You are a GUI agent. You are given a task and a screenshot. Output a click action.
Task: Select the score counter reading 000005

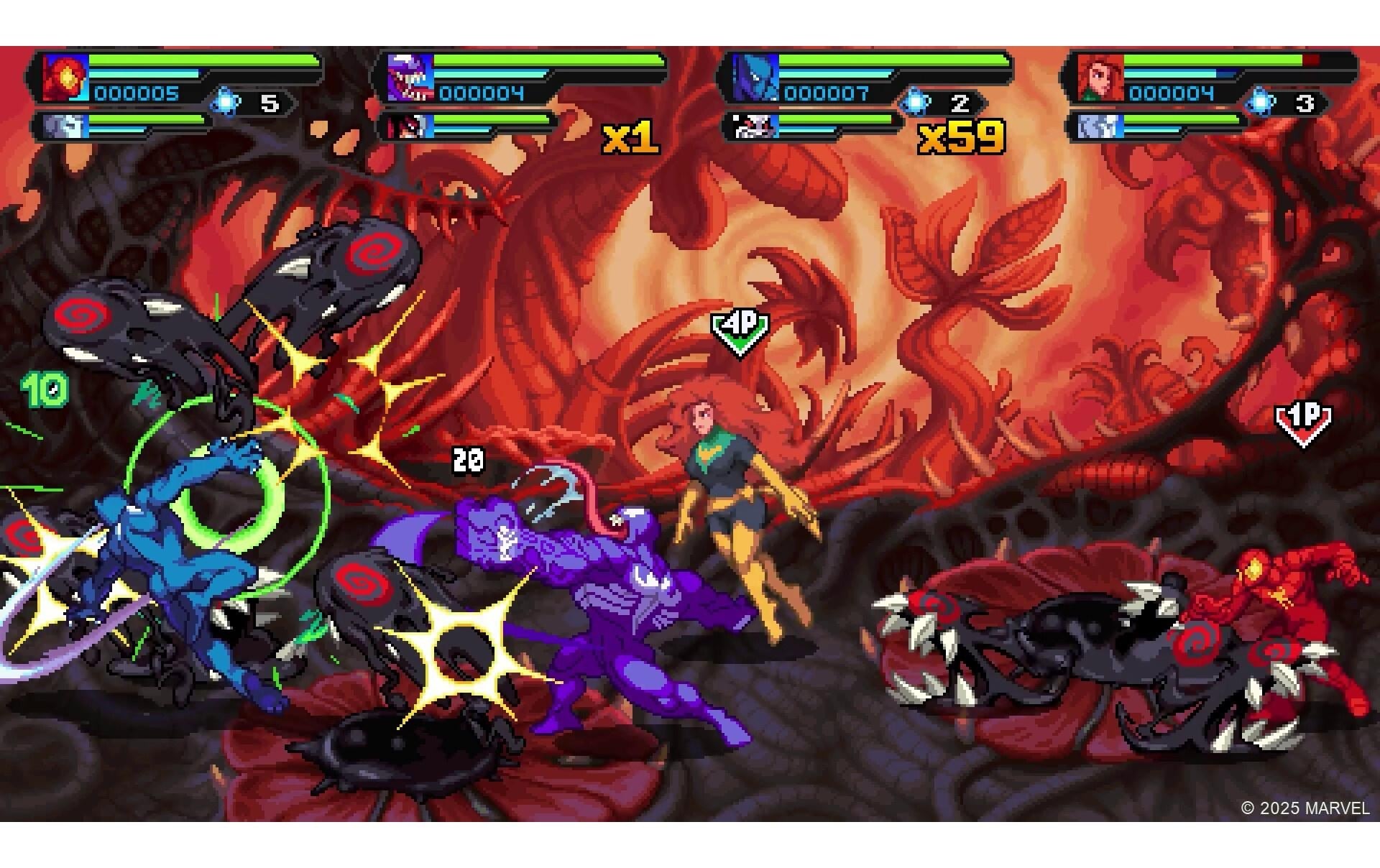135,92
